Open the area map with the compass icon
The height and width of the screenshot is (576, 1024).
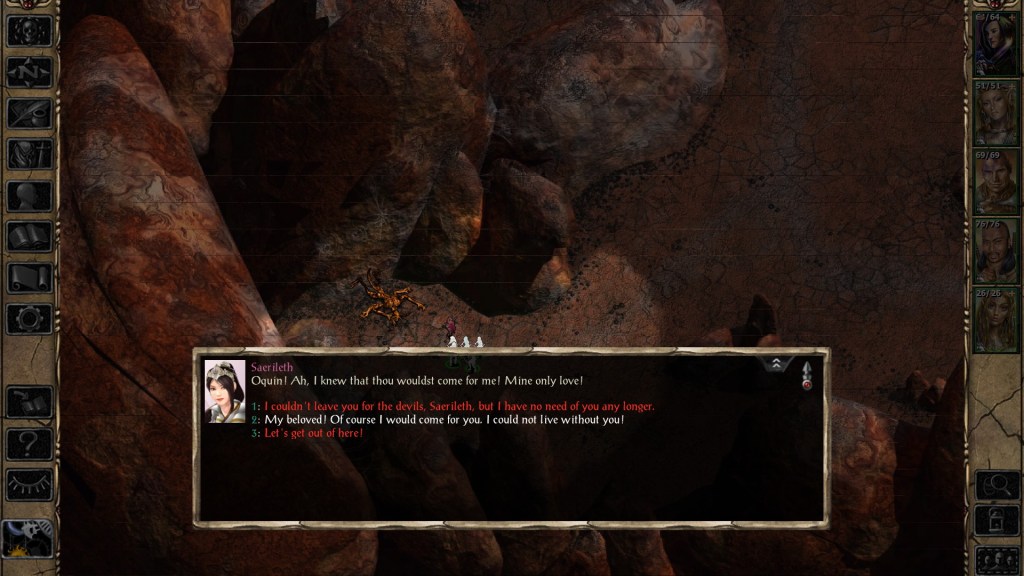pos(29,72)
